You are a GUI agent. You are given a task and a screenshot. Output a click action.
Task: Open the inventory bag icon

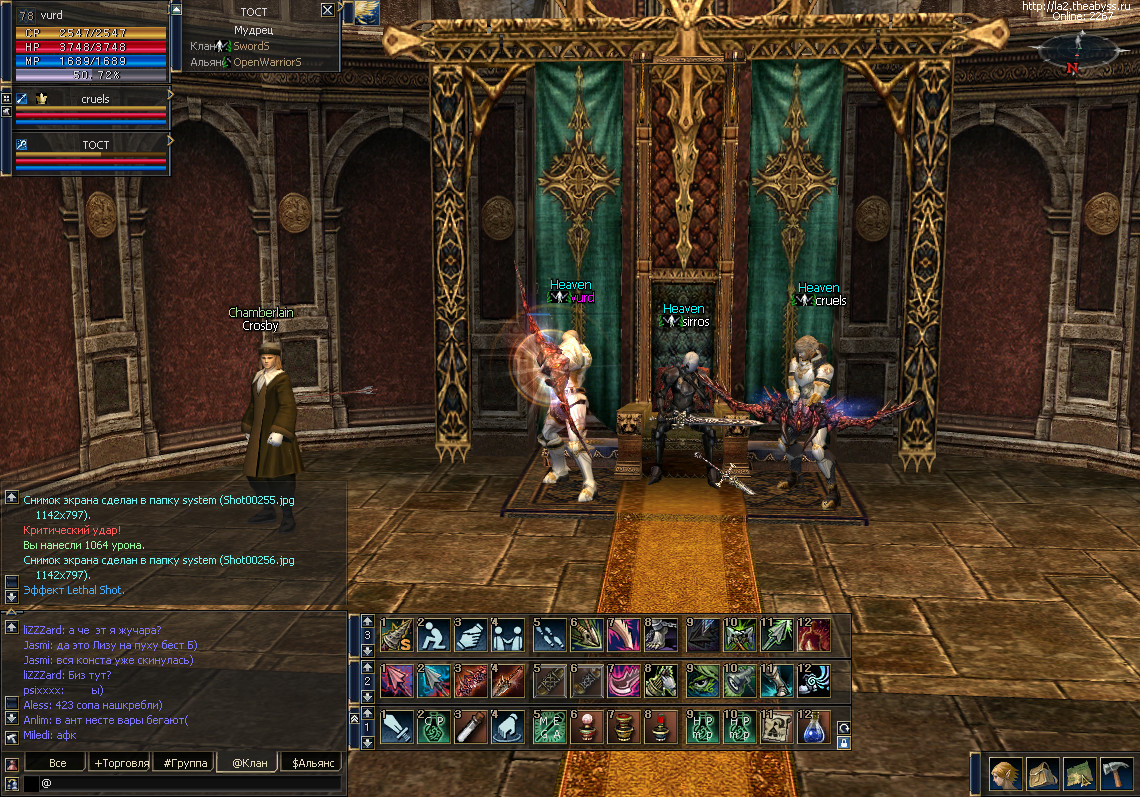click(x=1040, y=773)
